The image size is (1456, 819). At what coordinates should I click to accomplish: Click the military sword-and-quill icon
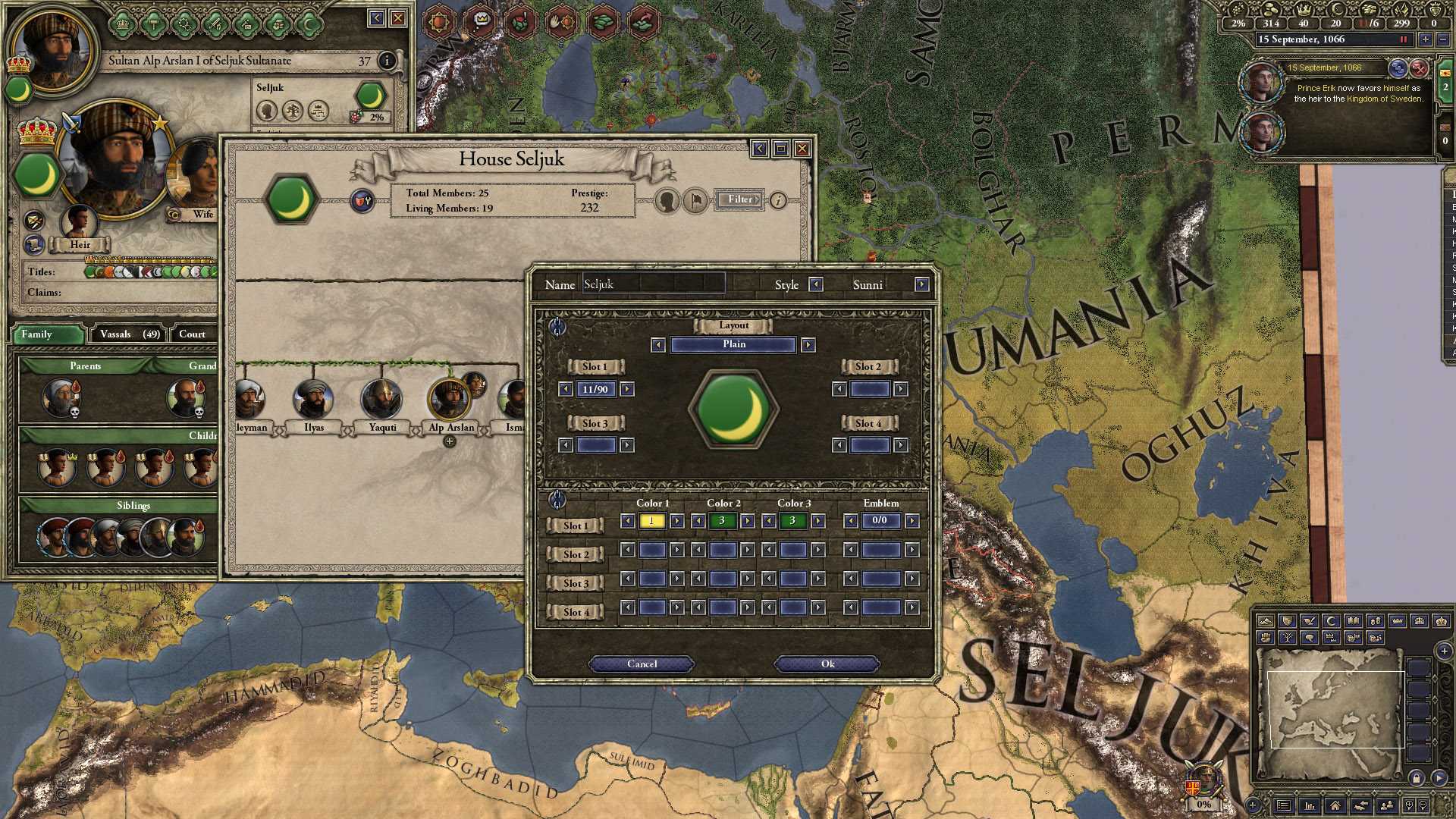[x=215, y=25]
